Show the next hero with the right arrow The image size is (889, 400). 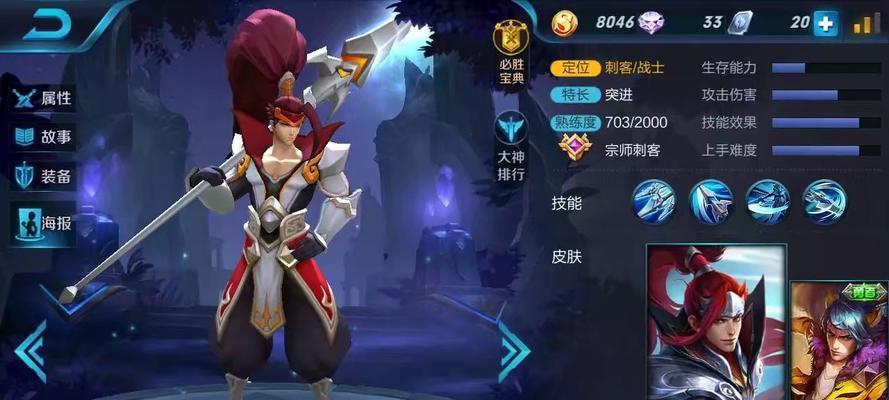(x=512, y=349)
